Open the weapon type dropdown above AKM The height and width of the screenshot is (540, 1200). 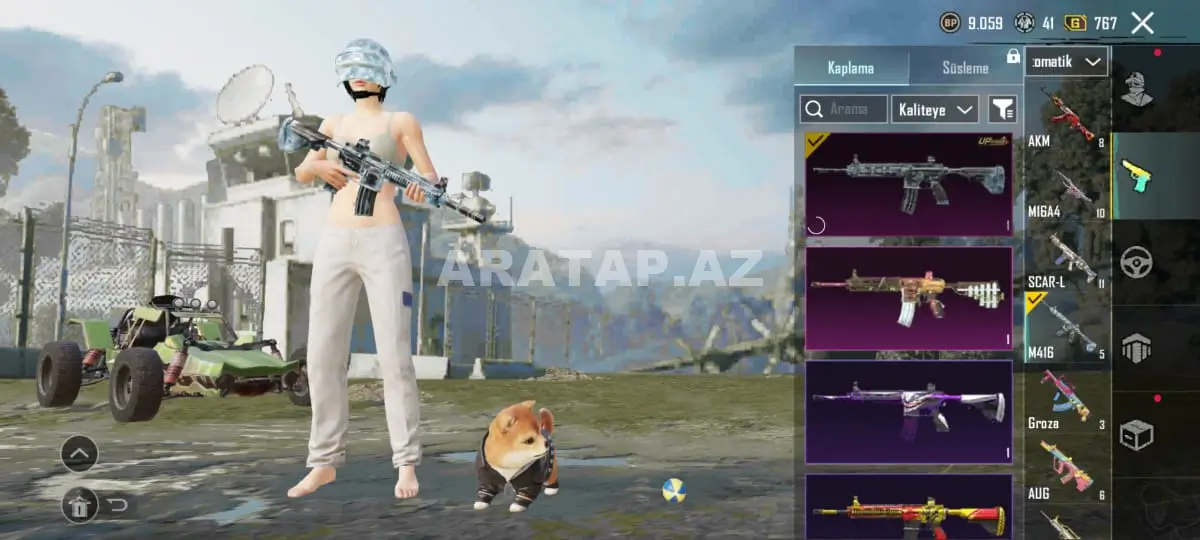[x=1066, y=61]
